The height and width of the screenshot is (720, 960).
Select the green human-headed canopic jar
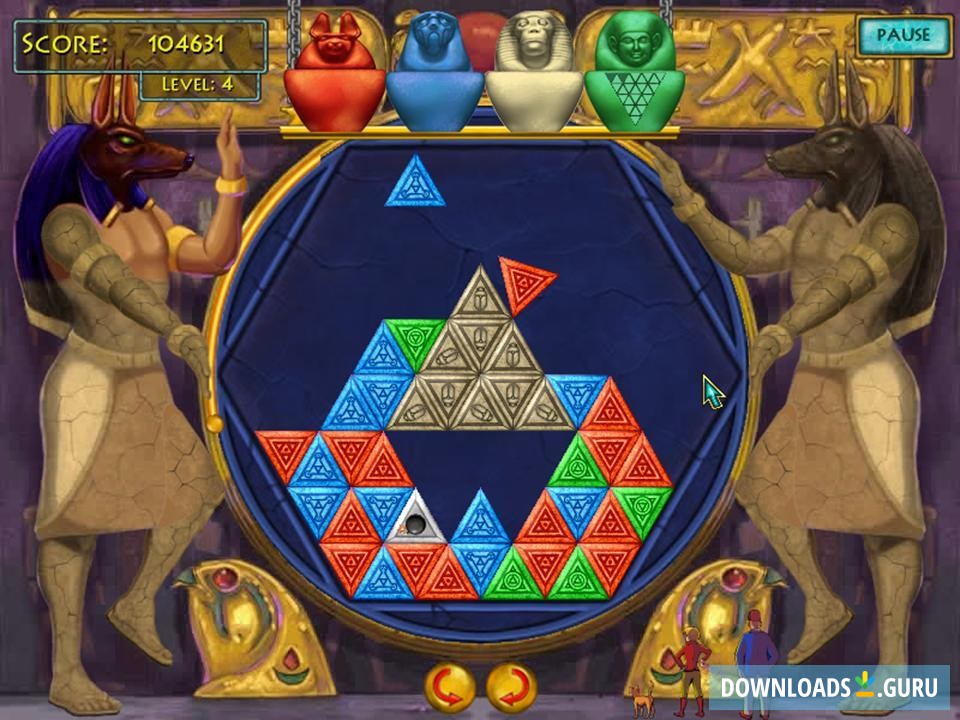pos(634,73)
